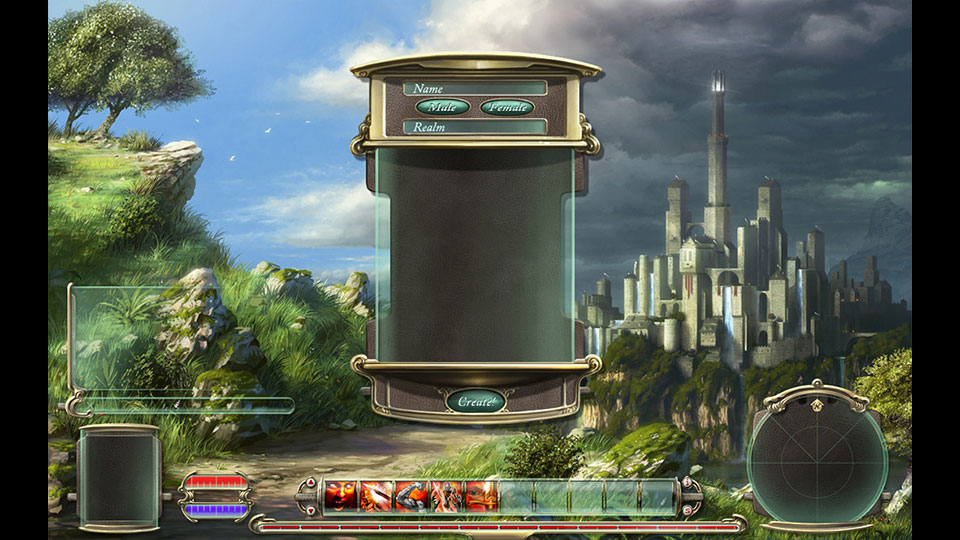Activate the glowing-eyed red face ability

point(341,496)
